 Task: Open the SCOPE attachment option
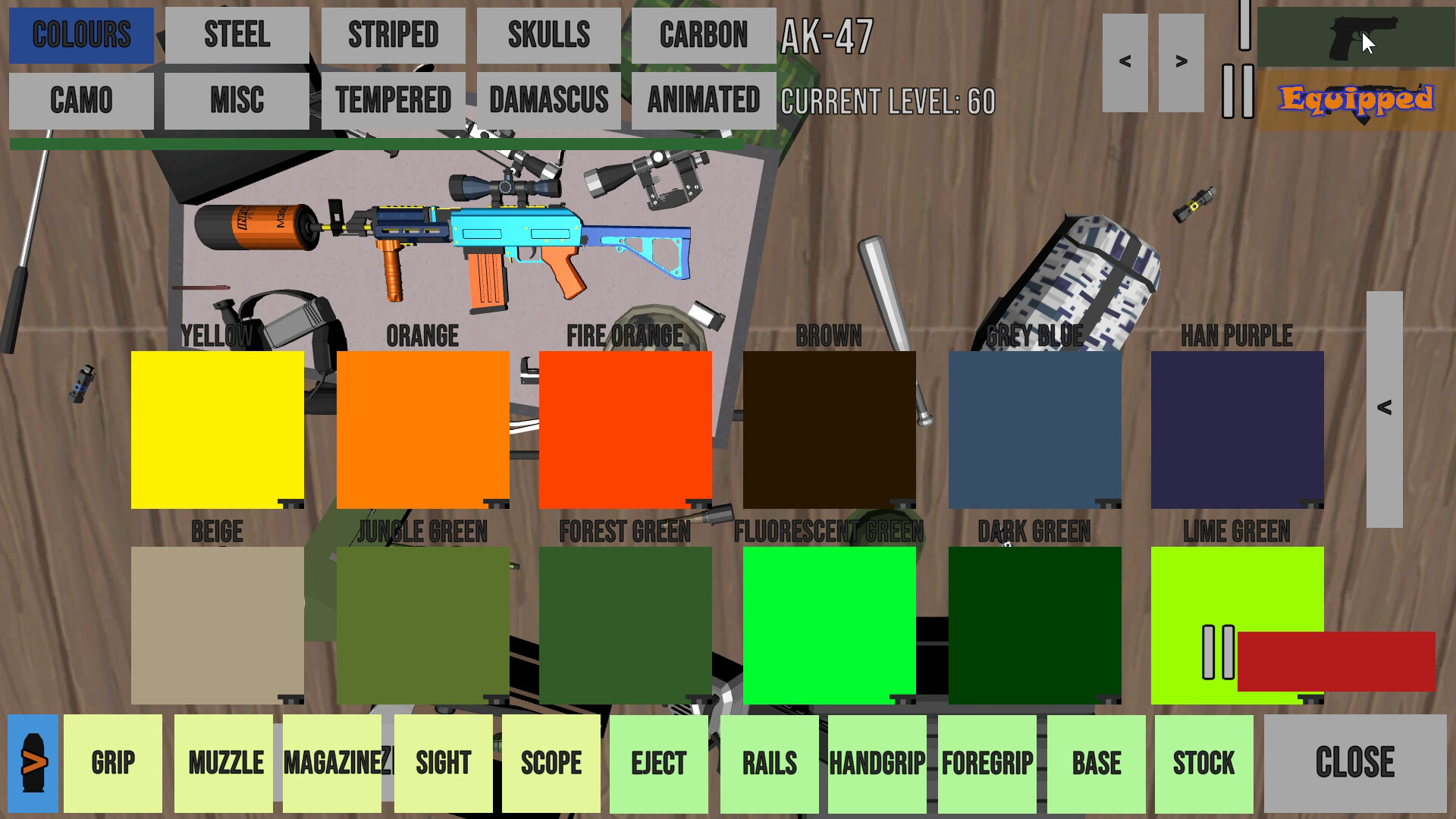(551, 762)
